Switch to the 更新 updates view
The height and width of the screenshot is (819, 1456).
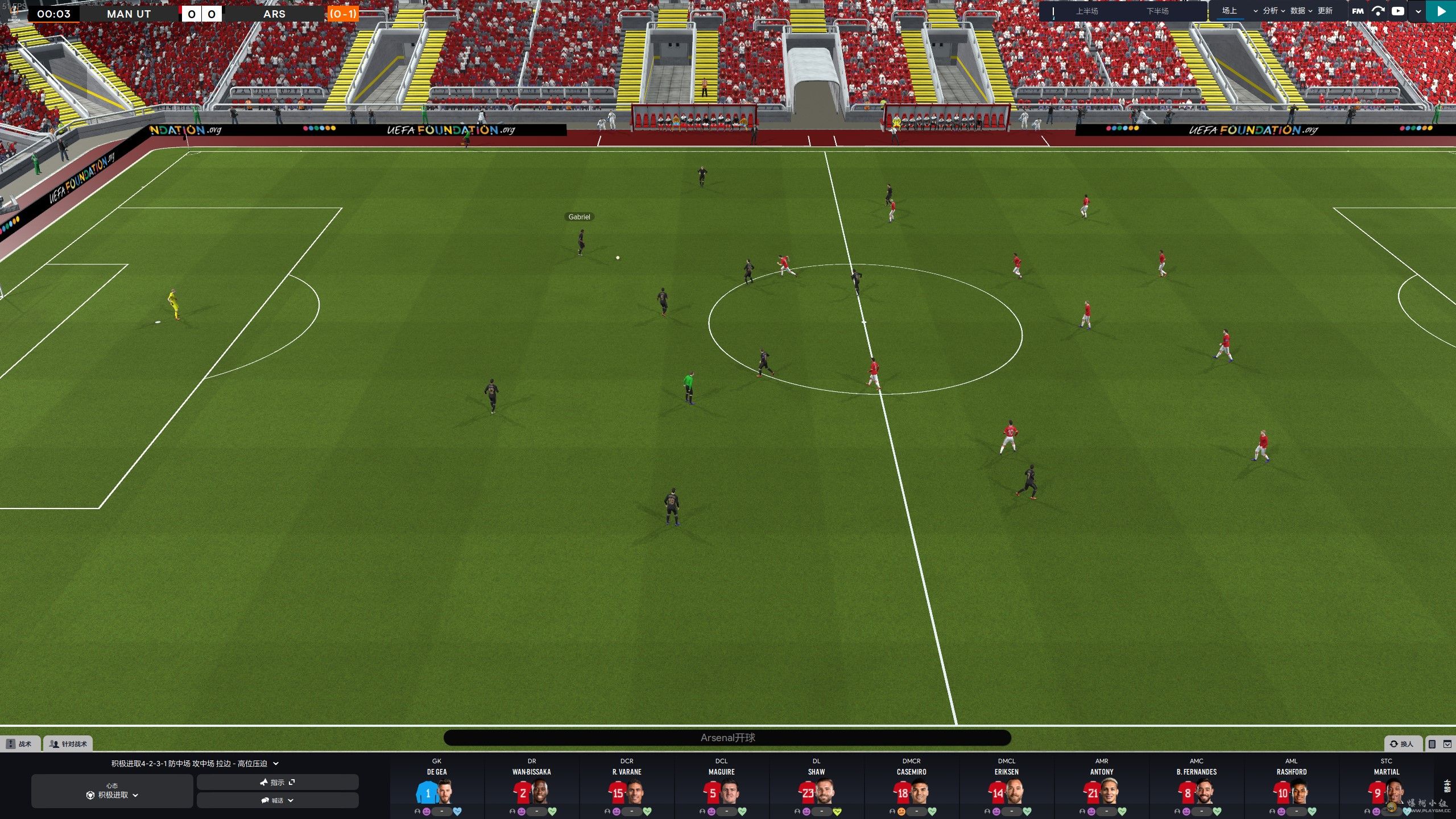pyautogui.click(x=1325, y=11)
